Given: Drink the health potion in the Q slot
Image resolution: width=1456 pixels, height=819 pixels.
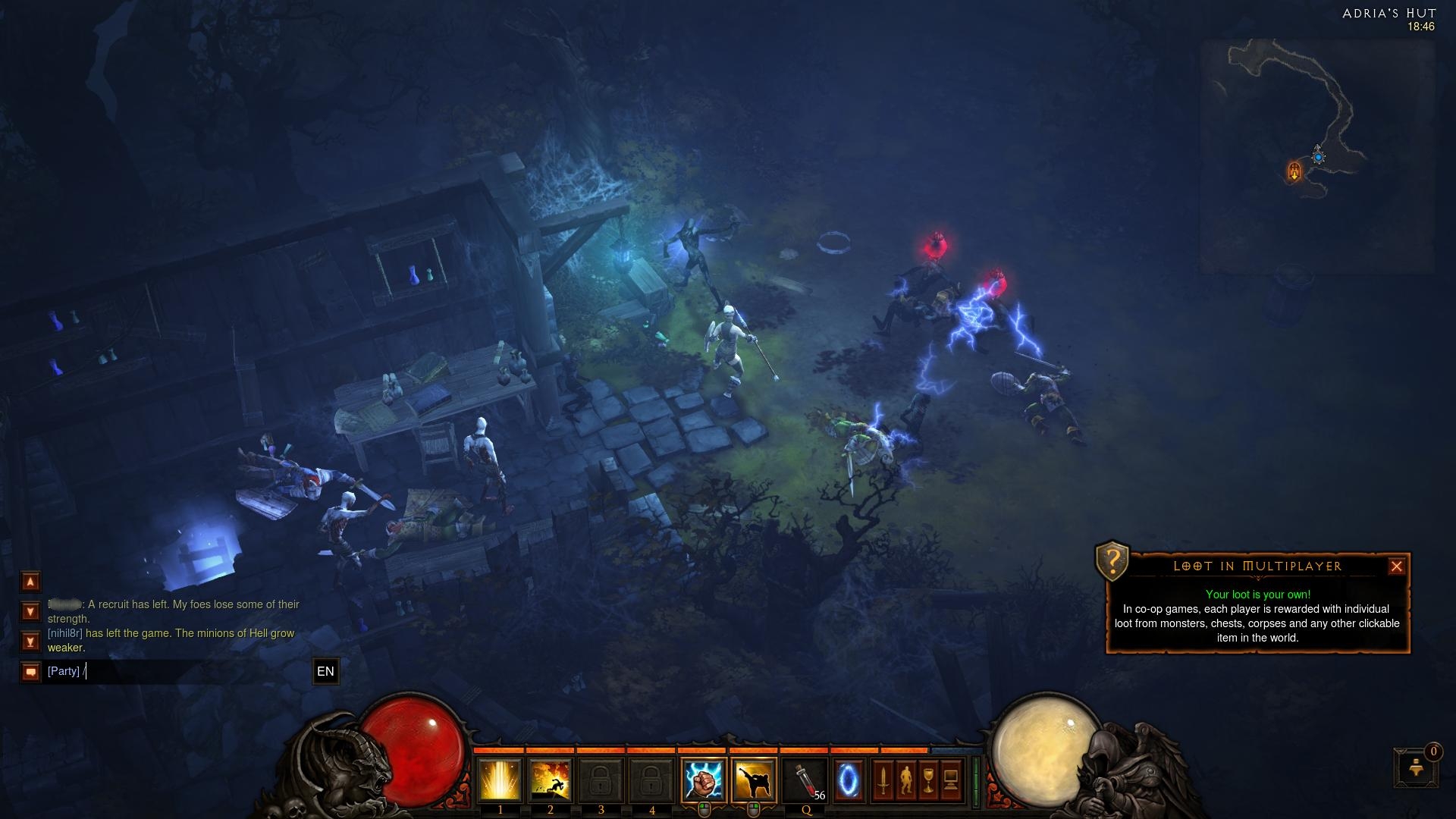Looking at the screenshot, I should tap(805, 780).
